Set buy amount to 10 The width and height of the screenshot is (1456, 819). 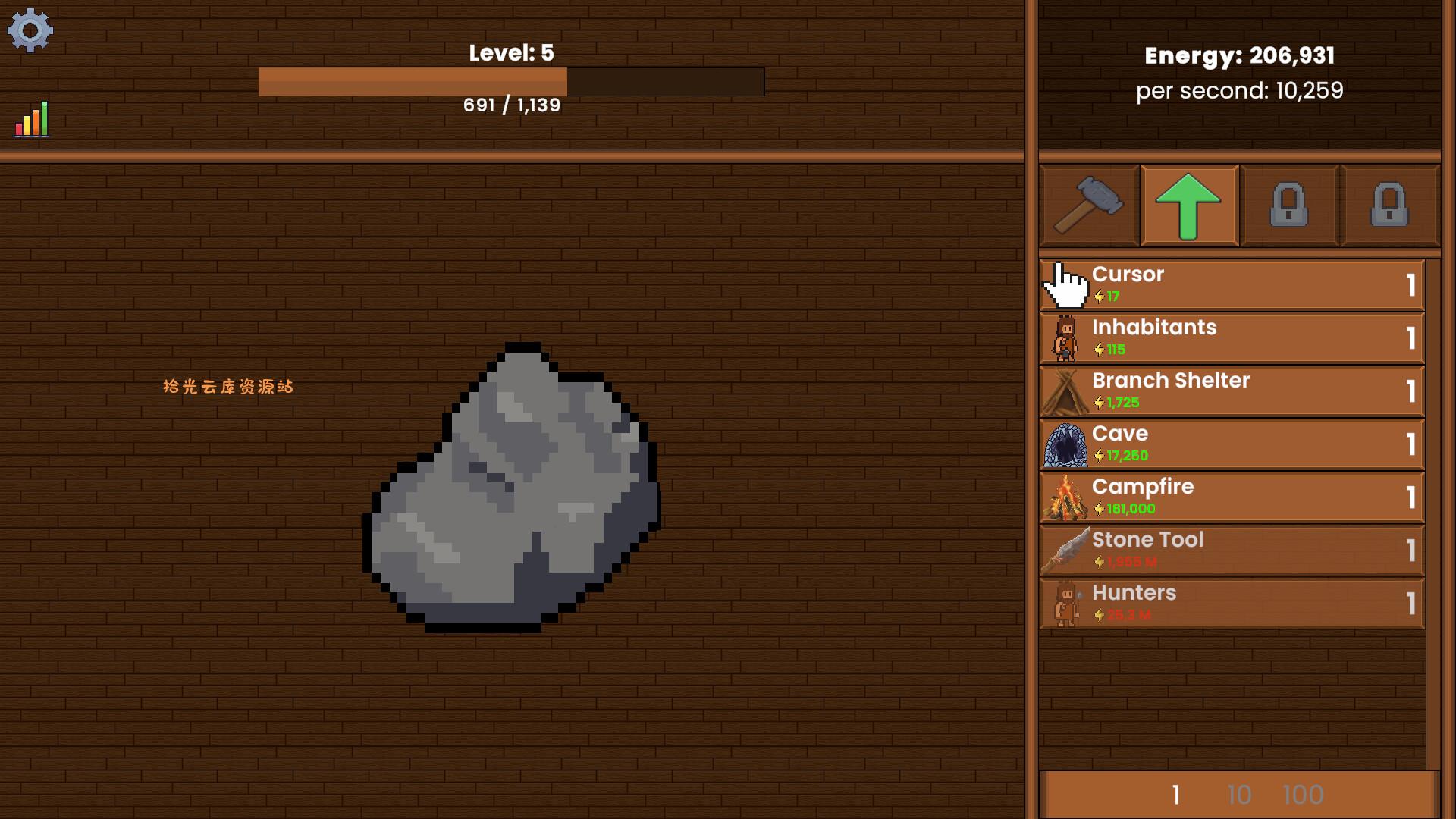pyautogui.click(x=1239, y=795)
